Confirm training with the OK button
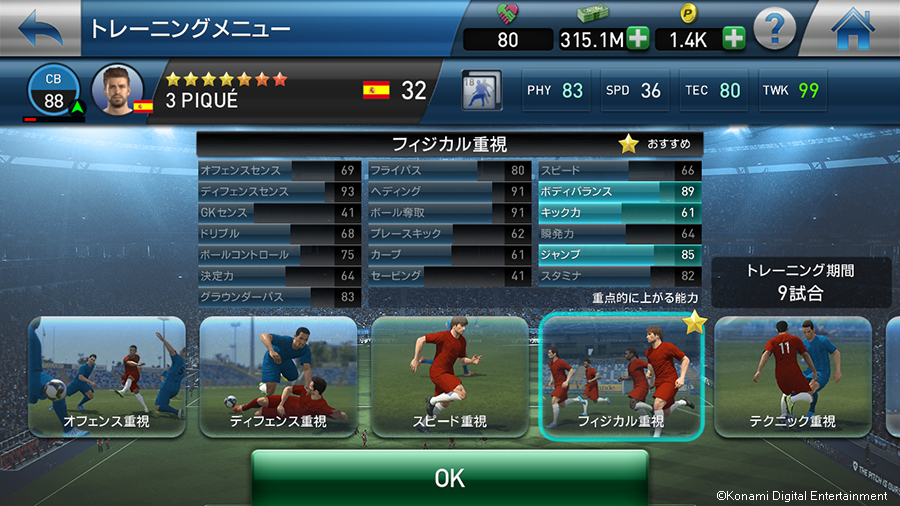Image resolution: width=900 pixels, height=506 pixels. [x=450, y=478]
